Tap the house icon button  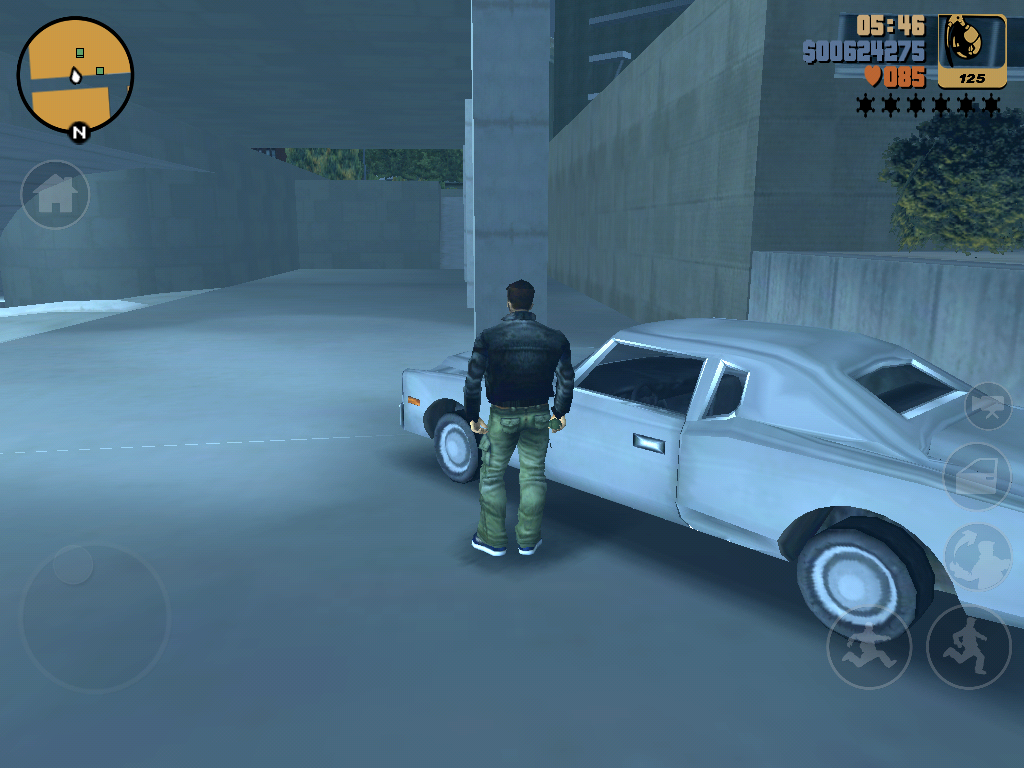pos(55,195)
